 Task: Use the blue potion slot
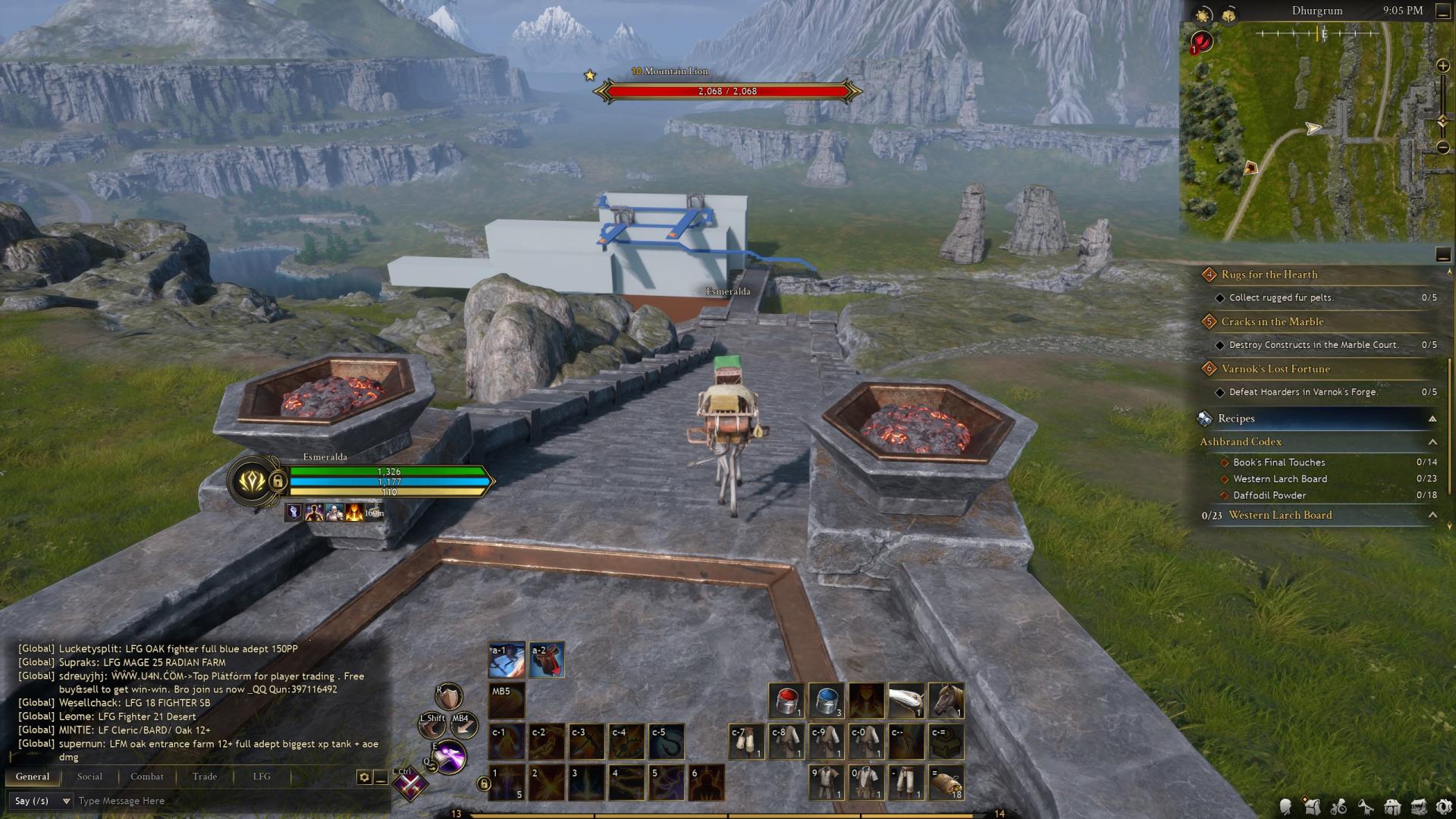click(x=827, y=700)
